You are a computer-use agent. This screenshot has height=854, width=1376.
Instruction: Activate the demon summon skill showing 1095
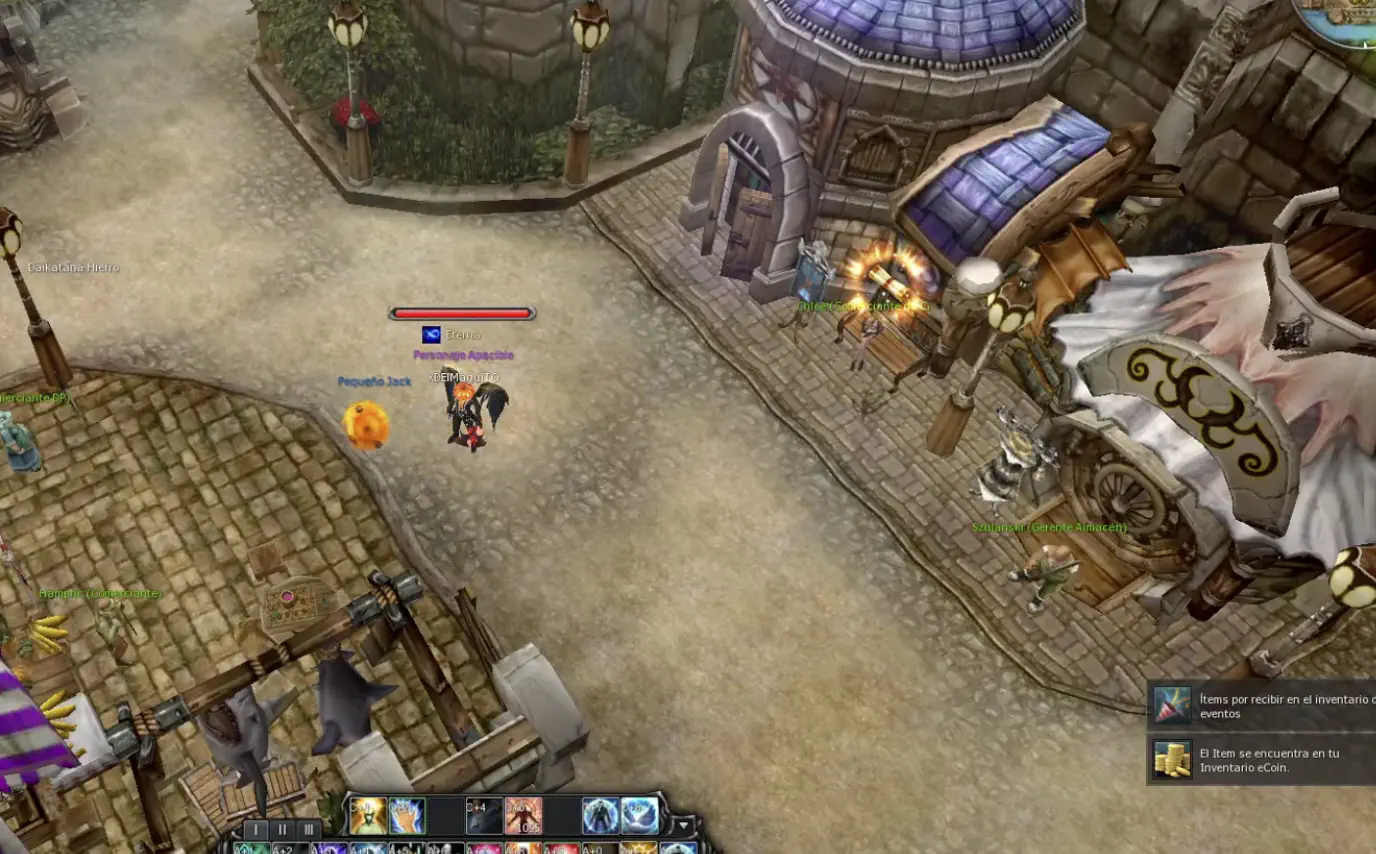click(523, 816)
